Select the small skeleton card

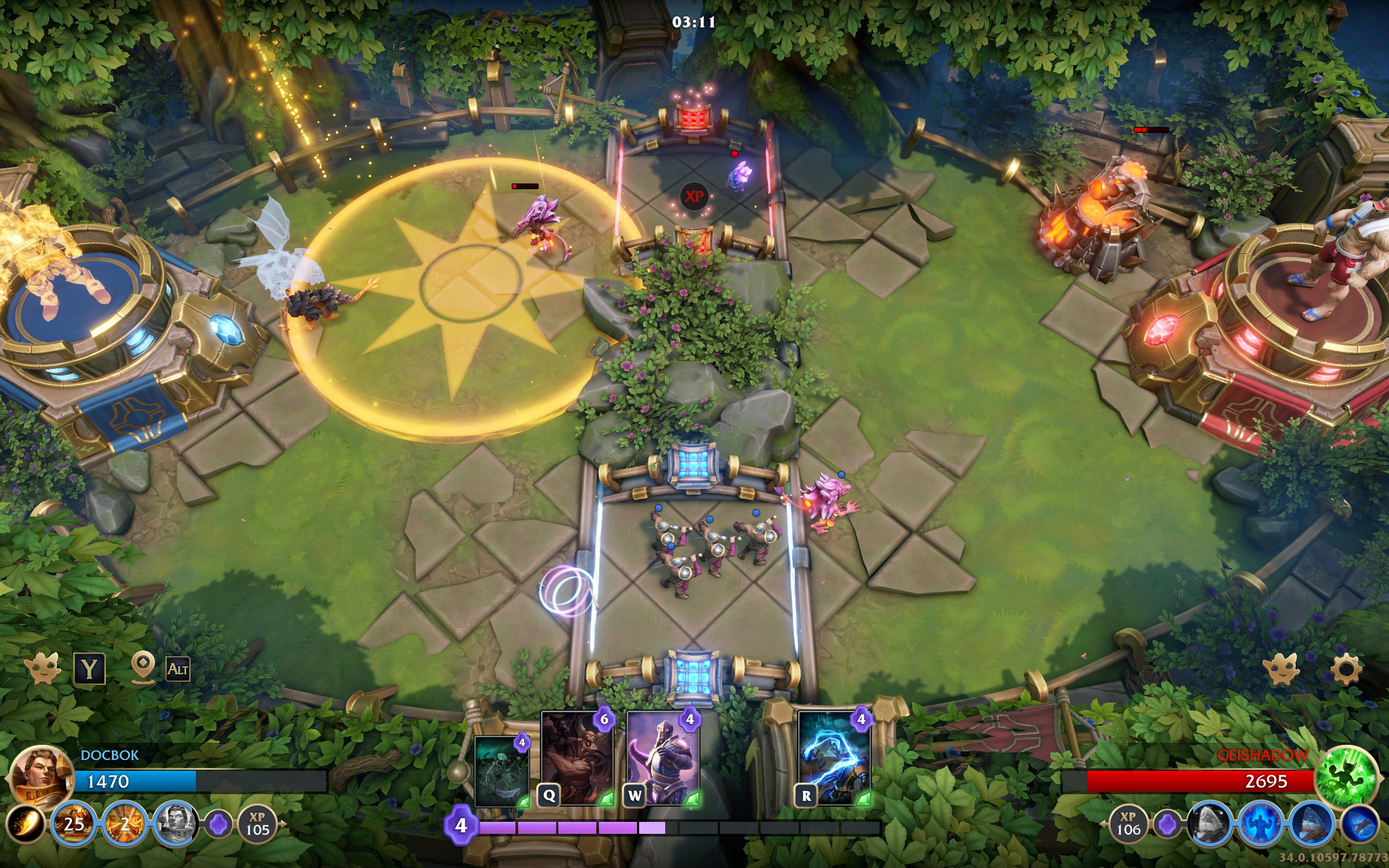pos(501,771)
